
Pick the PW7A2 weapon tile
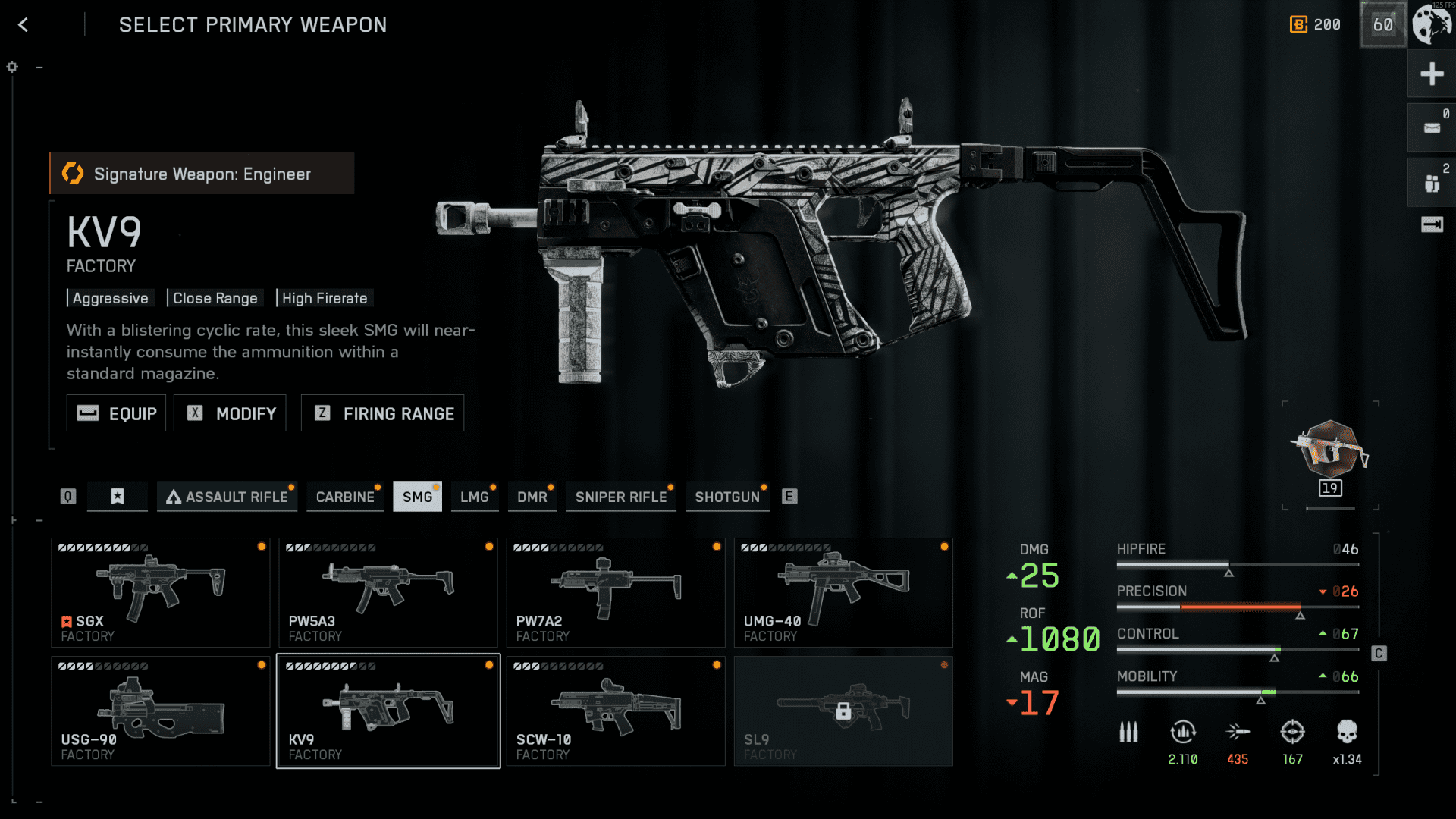[x=615, y=592]
